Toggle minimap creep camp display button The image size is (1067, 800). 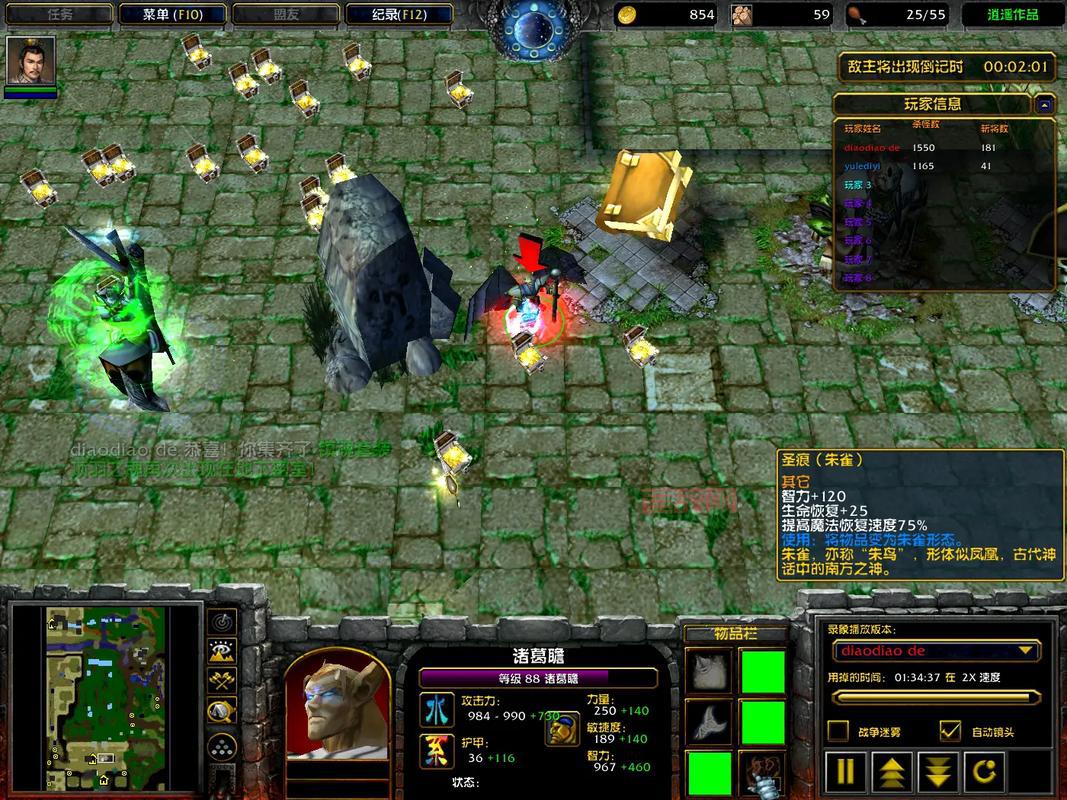point(222,711)
